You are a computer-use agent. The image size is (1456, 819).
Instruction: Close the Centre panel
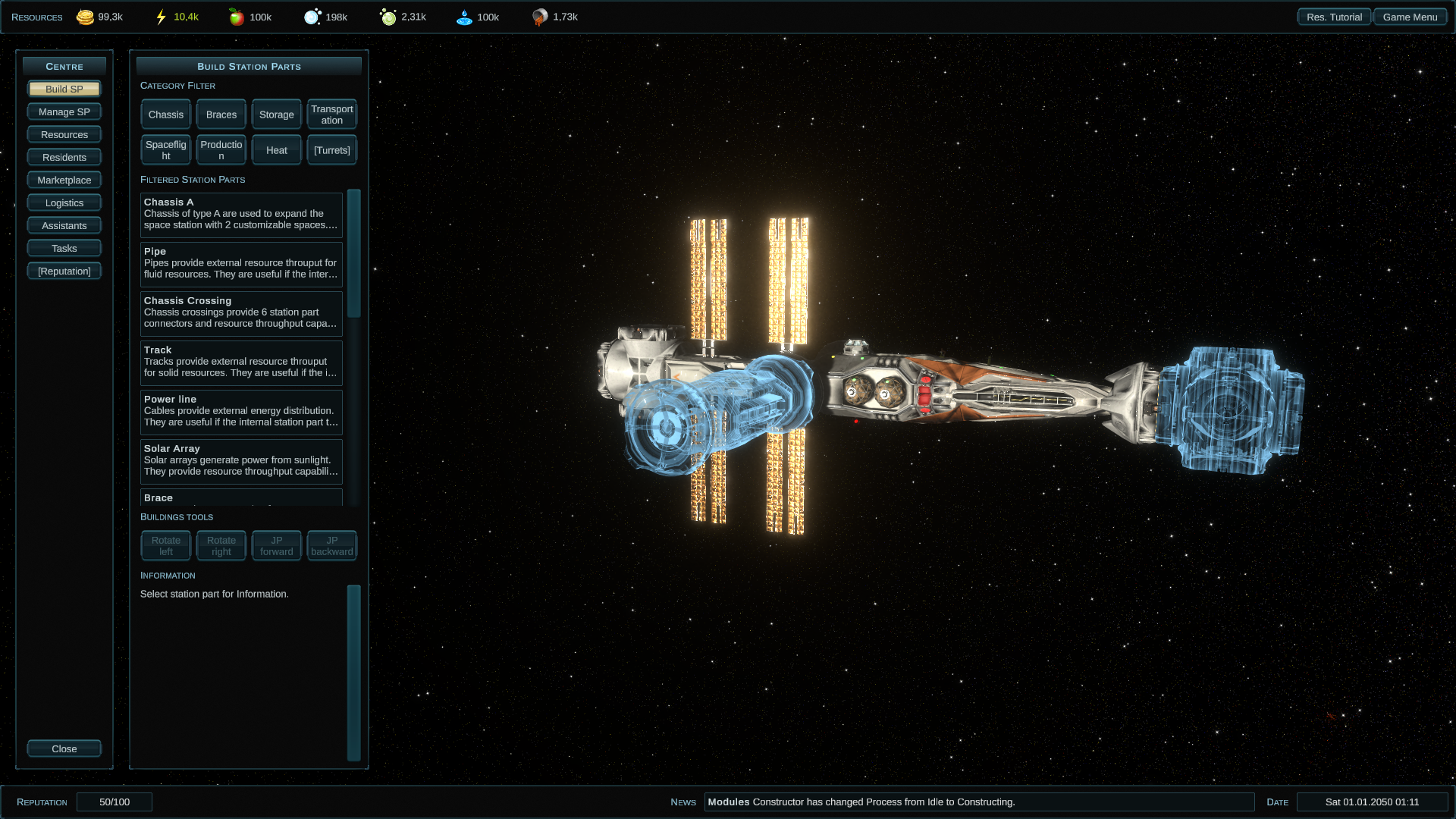click(x=64, y=748)
